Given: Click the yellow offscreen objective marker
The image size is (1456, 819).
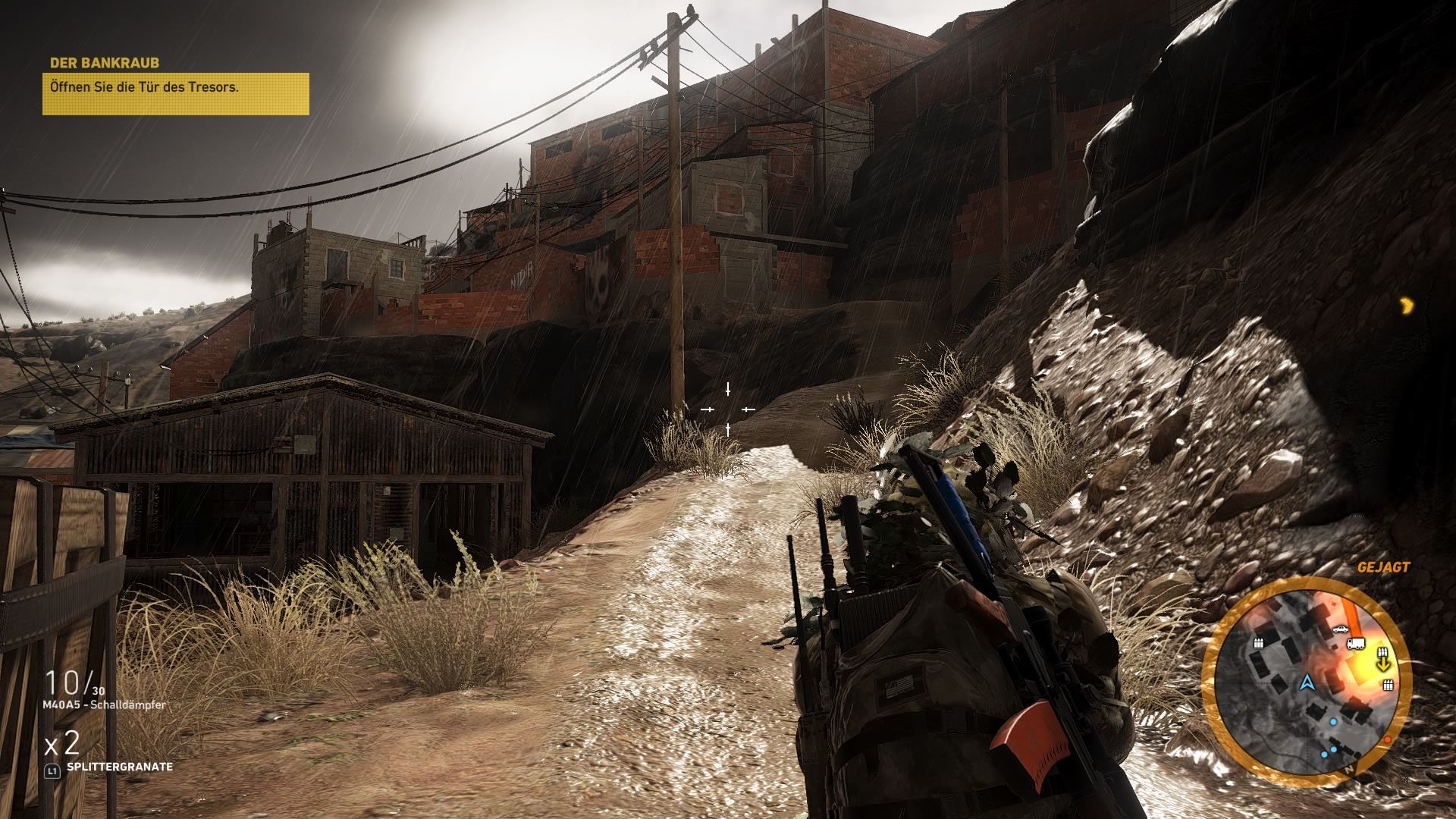Looking at the screenshot, I should (x=1408, y=306).
